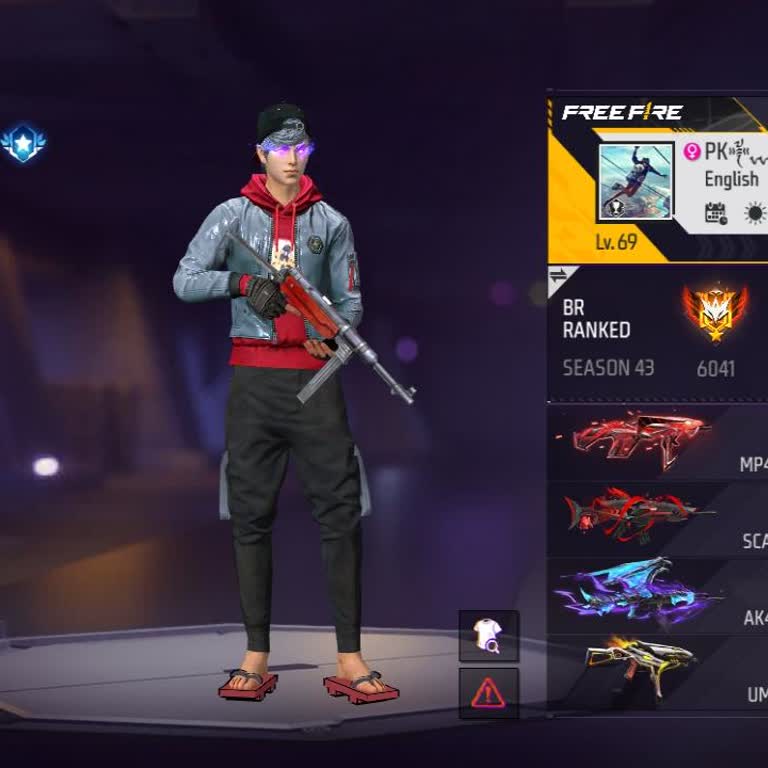Viewport: 768px width, 768px height.
Task: Click the swap arrows on the ranked panel
Action: (x=560, y=277)
